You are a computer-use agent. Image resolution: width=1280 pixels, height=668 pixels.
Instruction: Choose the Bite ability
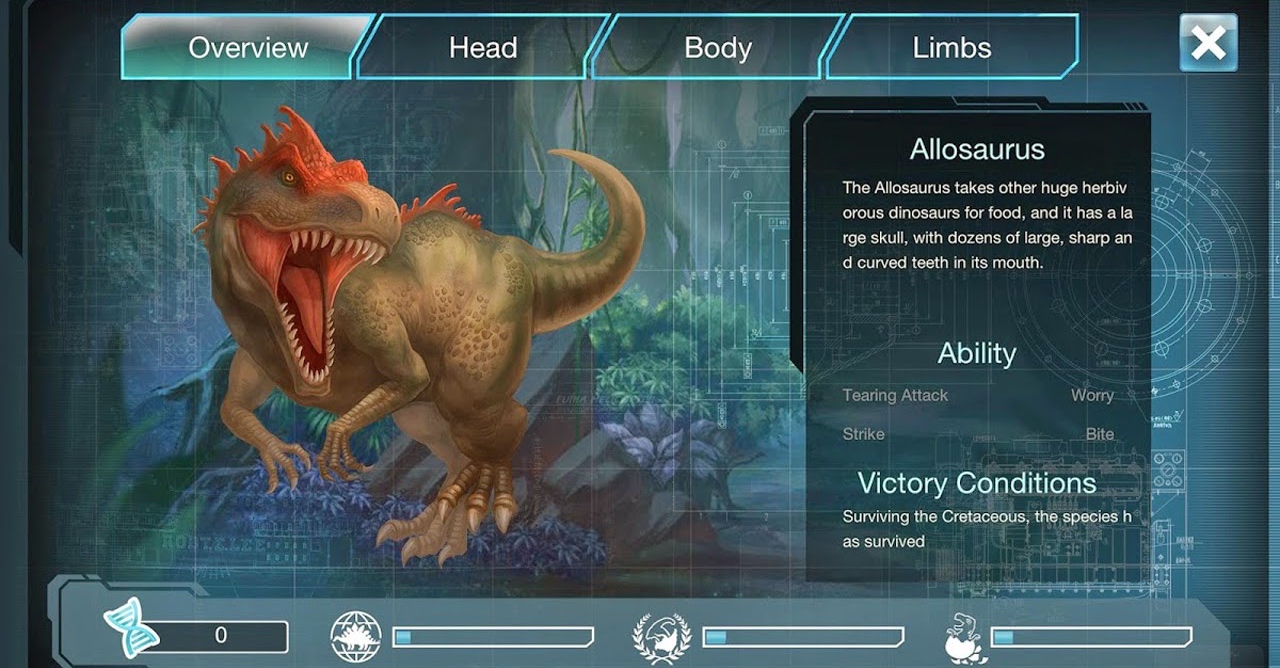[x=1100, y=434]
